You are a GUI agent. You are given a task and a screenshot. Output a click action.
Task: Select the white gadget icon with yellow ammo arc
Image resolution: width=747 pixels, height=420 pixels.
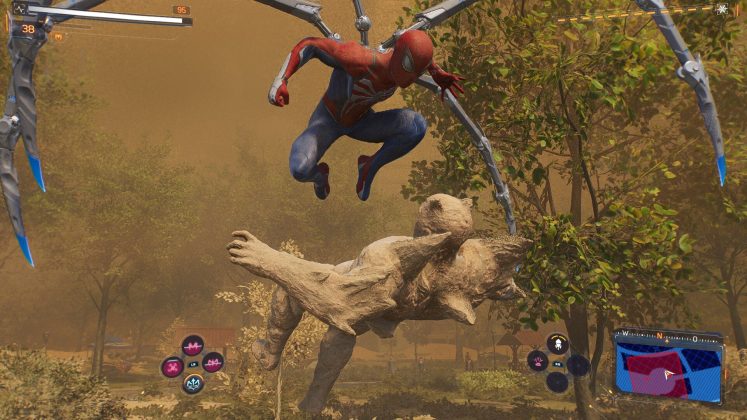[558, 344]
